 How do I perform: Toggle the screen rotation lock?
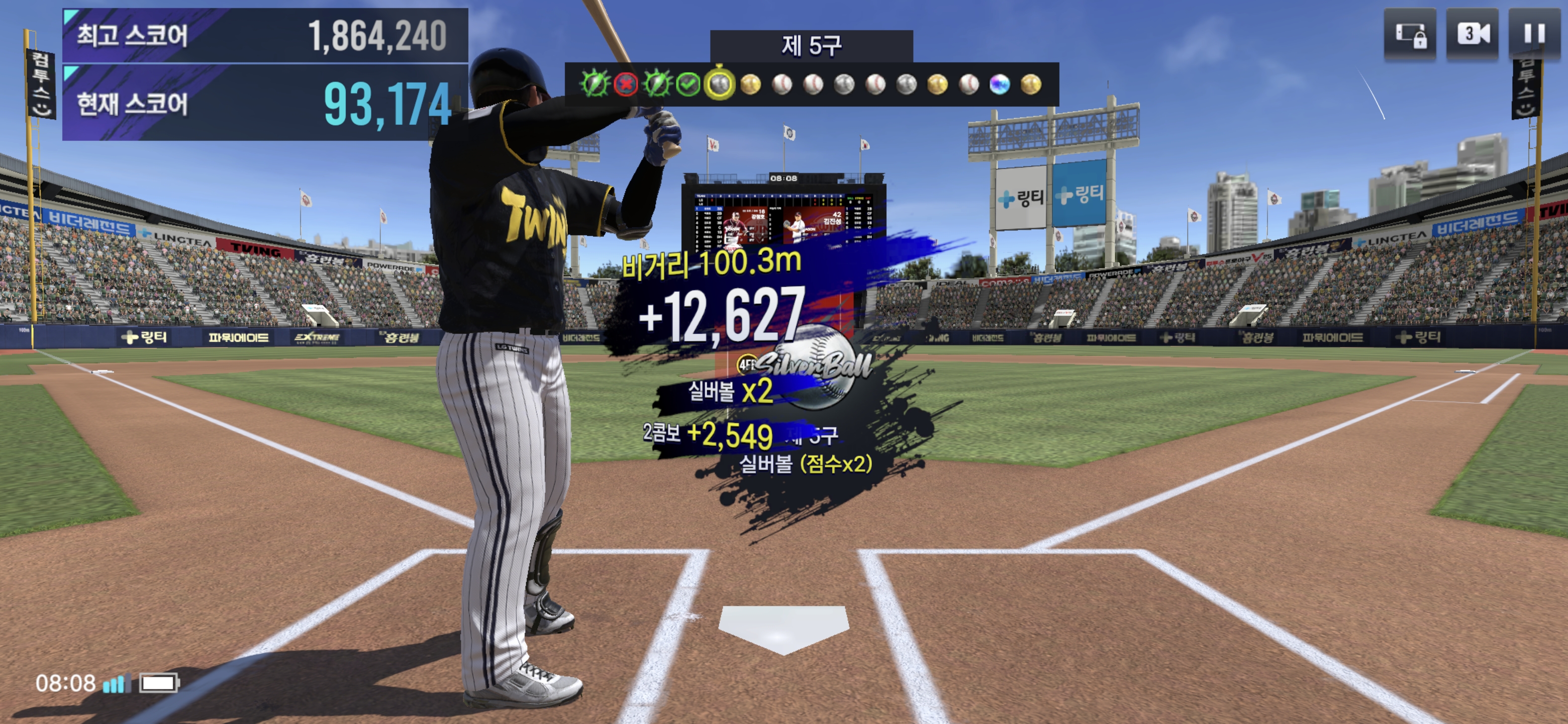[1410, 34]
